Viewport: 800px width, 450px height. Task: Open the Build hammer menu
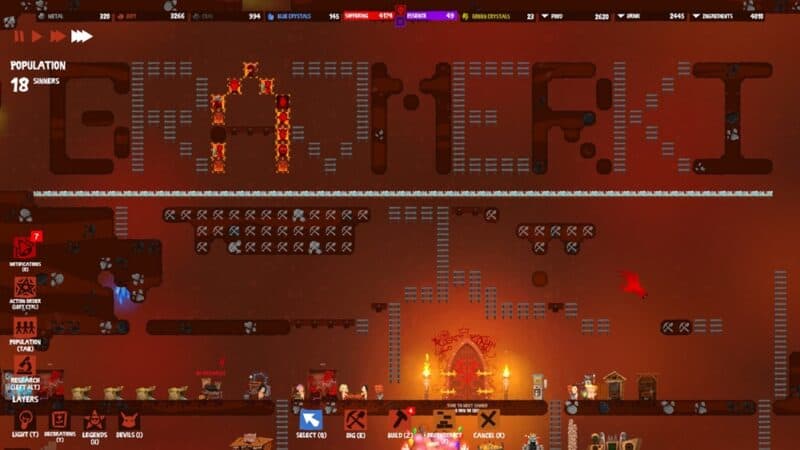[400, 419]
